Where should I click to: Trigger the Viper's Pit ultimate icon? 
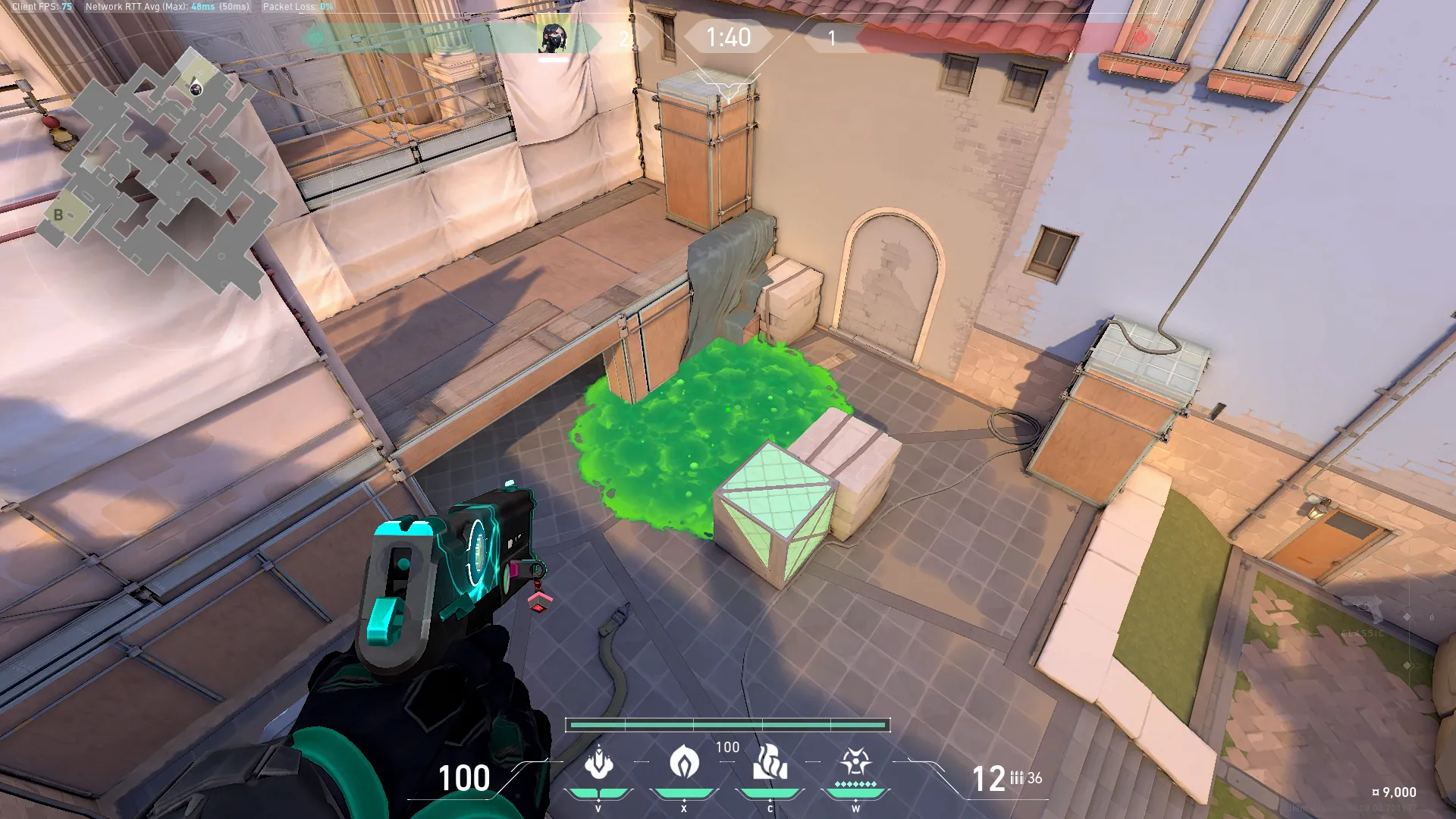855,763
